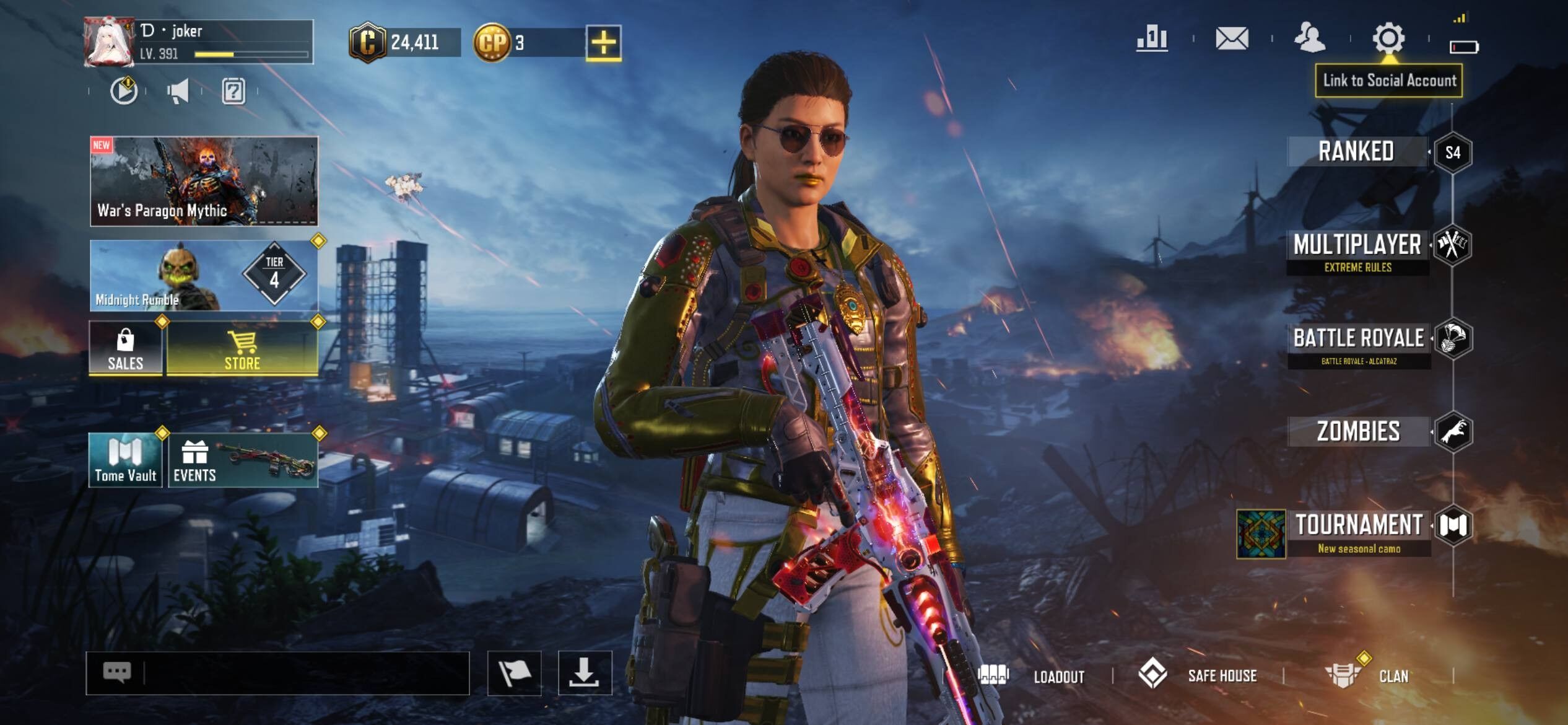This screenshot has width=1568, height=725.
Task: Enter the Zombies mode
Action: point(1359,431)
